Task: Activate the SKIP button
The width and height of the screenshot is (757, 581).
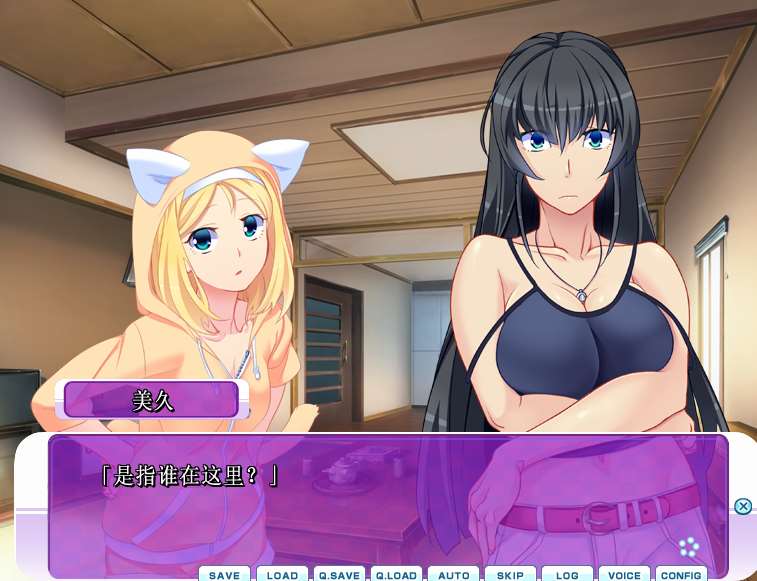Action: tap(510, 574)
